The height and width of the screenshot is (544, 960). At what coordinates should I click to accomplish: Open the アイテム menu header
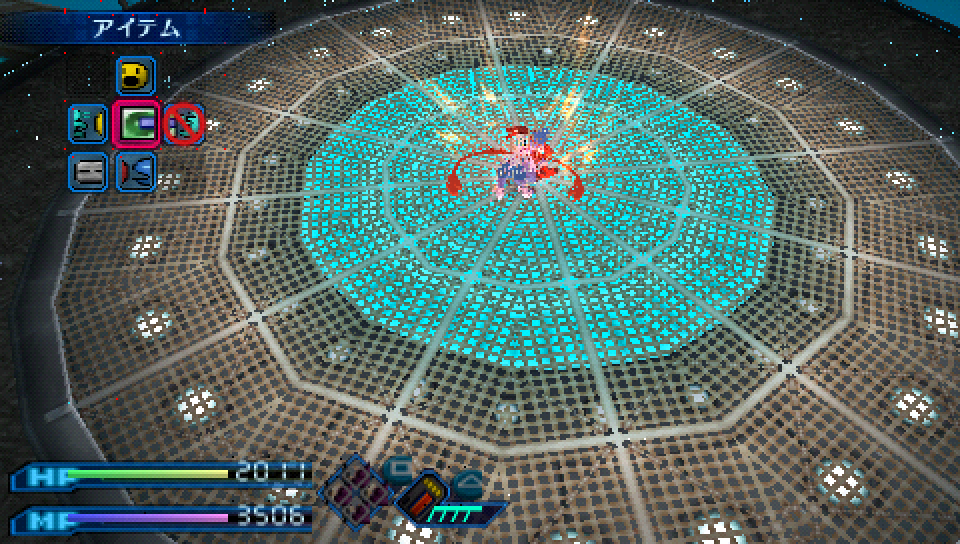(x=138, y=28)
